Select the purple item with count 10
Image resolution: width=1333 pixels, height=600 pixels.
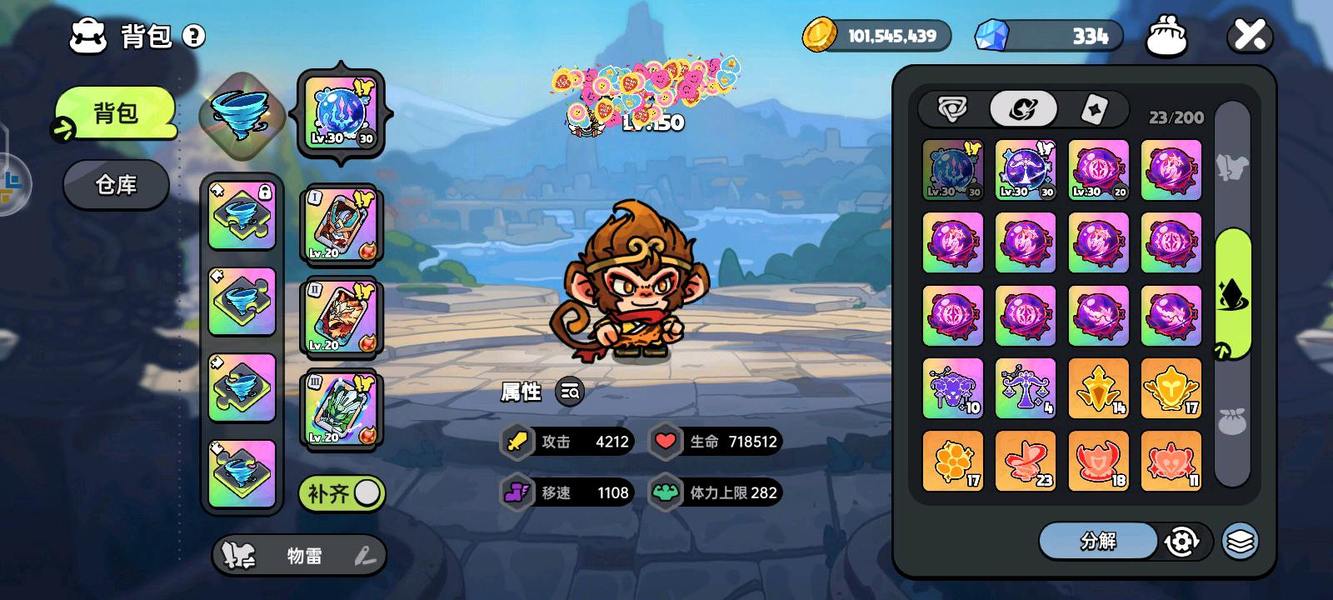952,388
